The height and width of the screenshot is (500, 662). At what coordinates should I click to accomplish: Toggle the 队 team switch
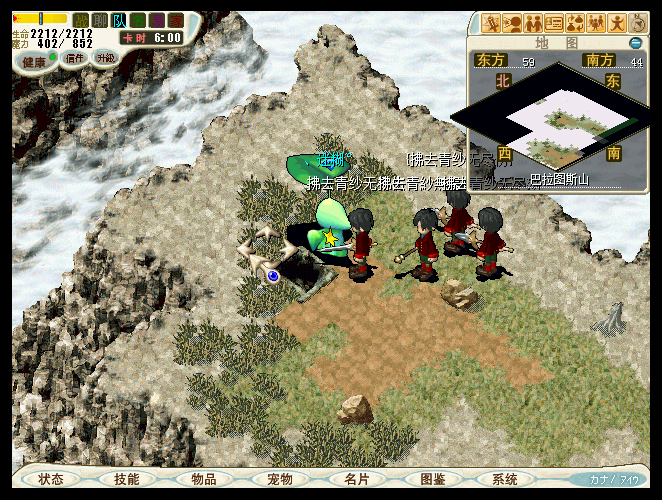pos(119,20)
